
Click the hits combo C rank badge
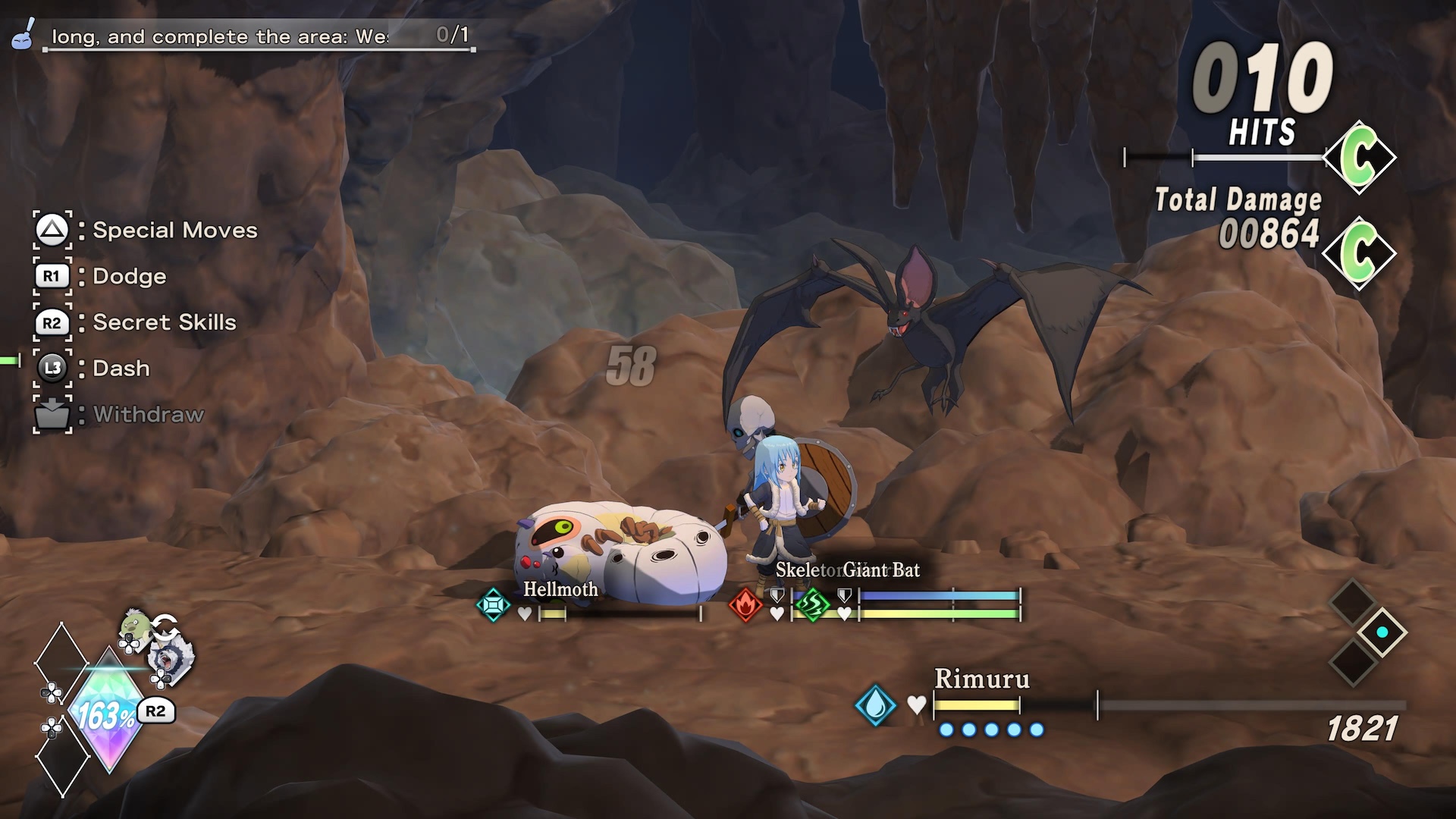[x=1360, y=158]
